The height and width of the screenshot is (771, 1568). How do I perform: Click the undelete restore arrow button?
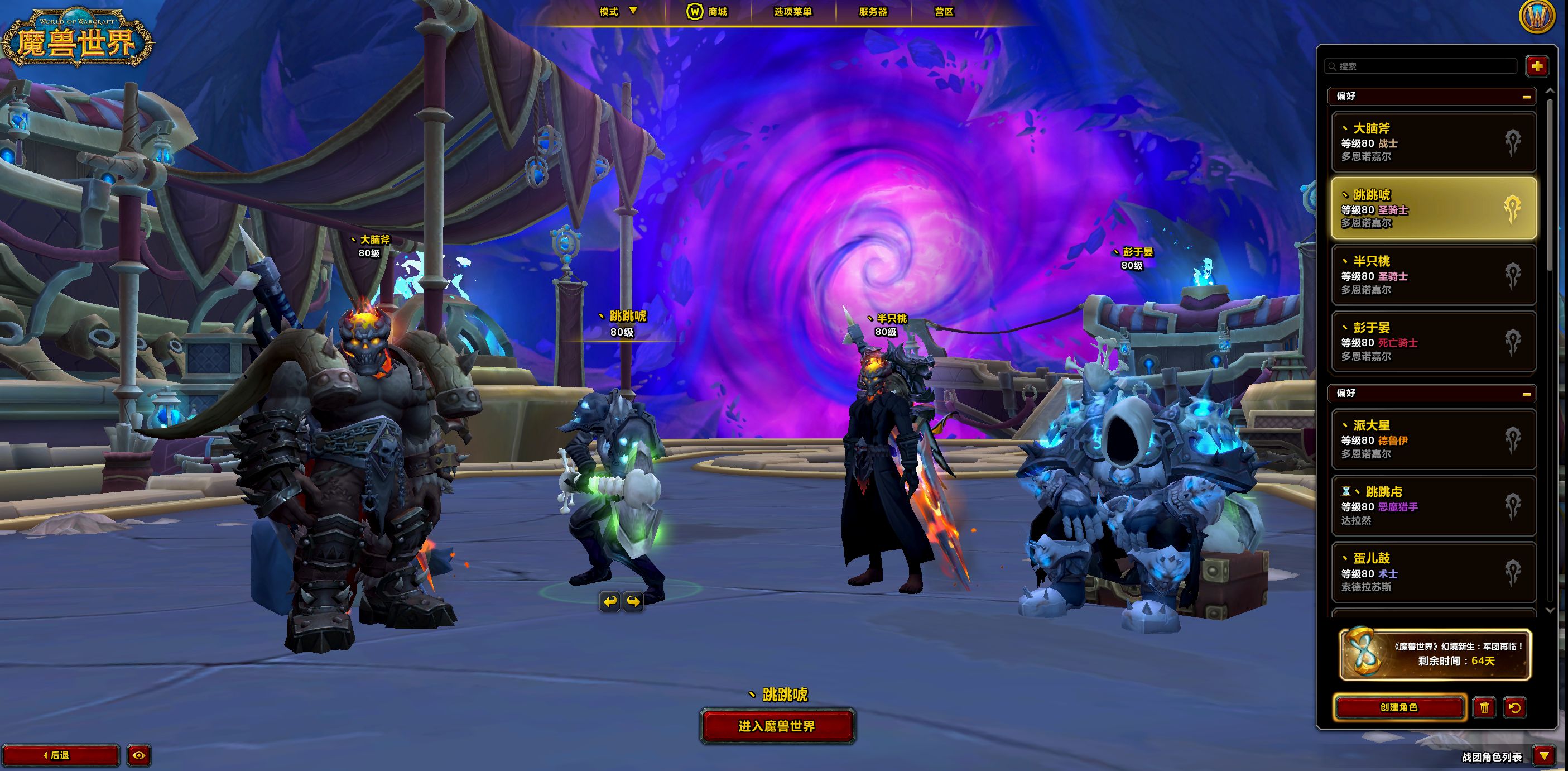coord(1514,707)
